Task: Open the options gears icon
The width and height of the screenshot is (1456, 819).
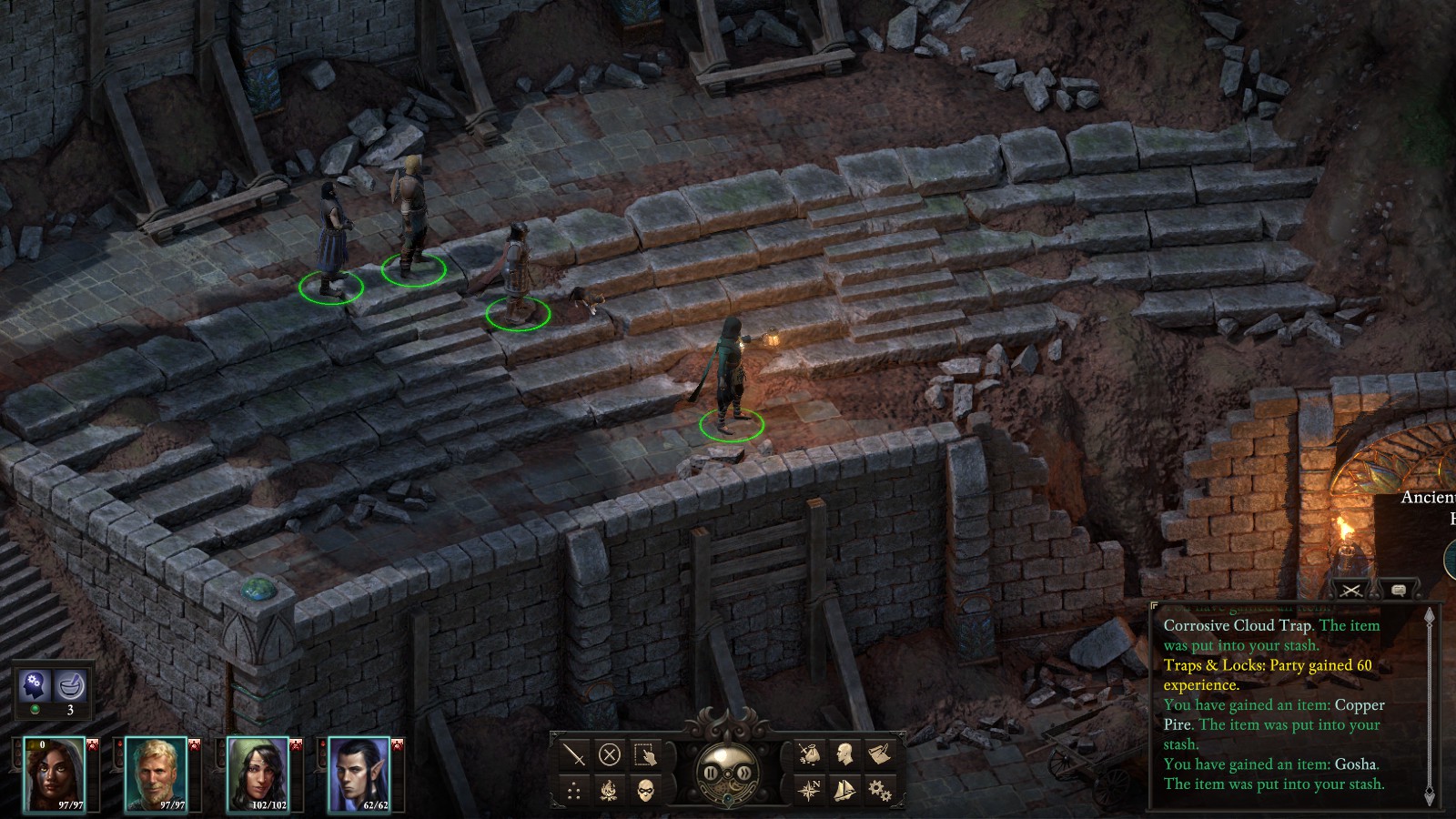Action: click(879, 790)
